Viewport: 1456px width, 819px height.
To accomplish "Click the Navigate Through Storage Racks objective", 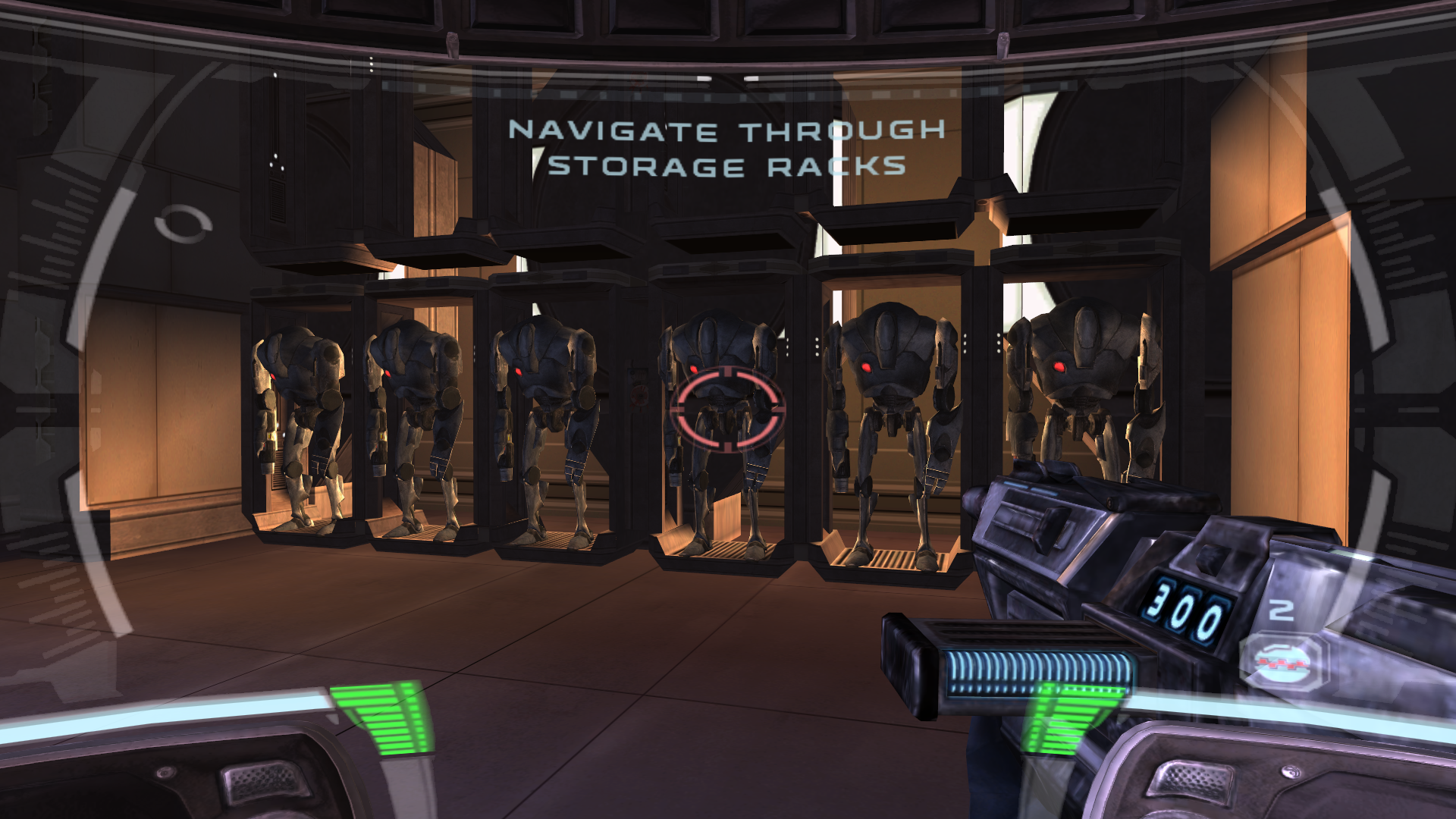I will click(726, 149).
